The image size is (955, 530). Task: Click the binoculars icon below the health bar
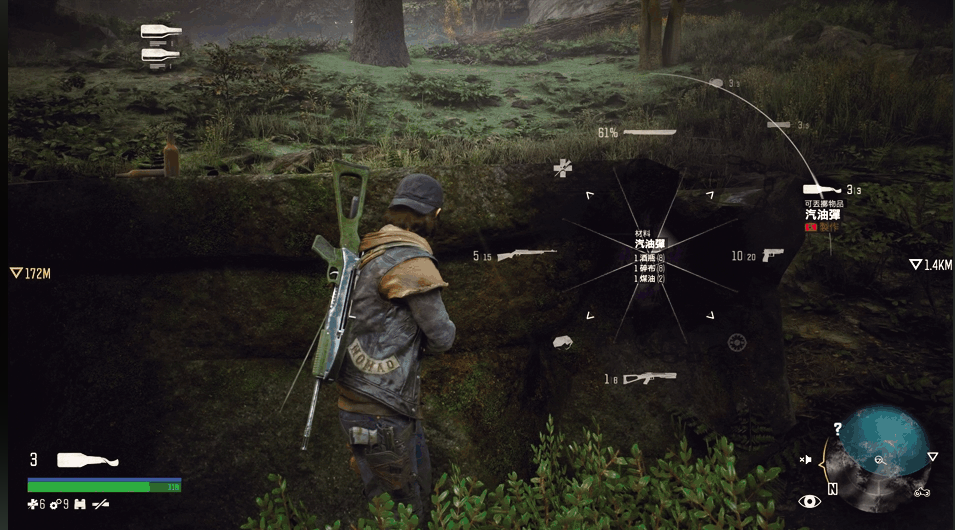coord(82,504)
